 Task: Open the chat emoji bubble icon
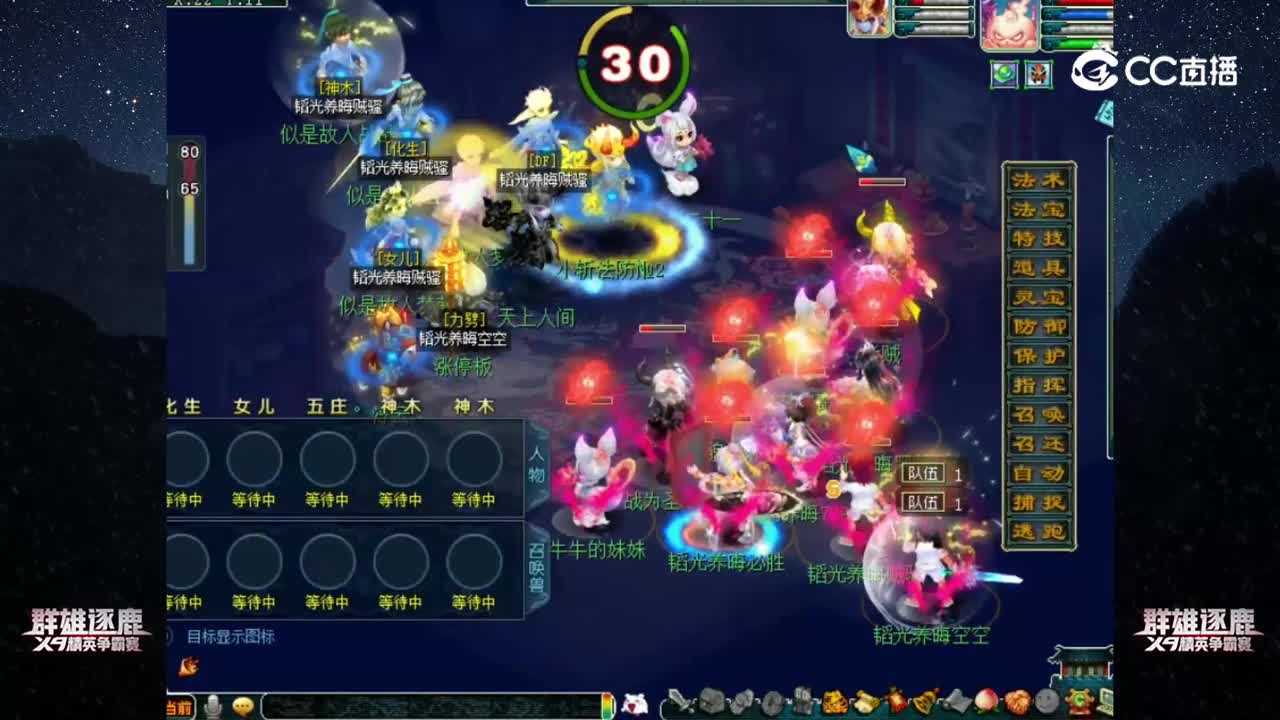coord(243,706)
